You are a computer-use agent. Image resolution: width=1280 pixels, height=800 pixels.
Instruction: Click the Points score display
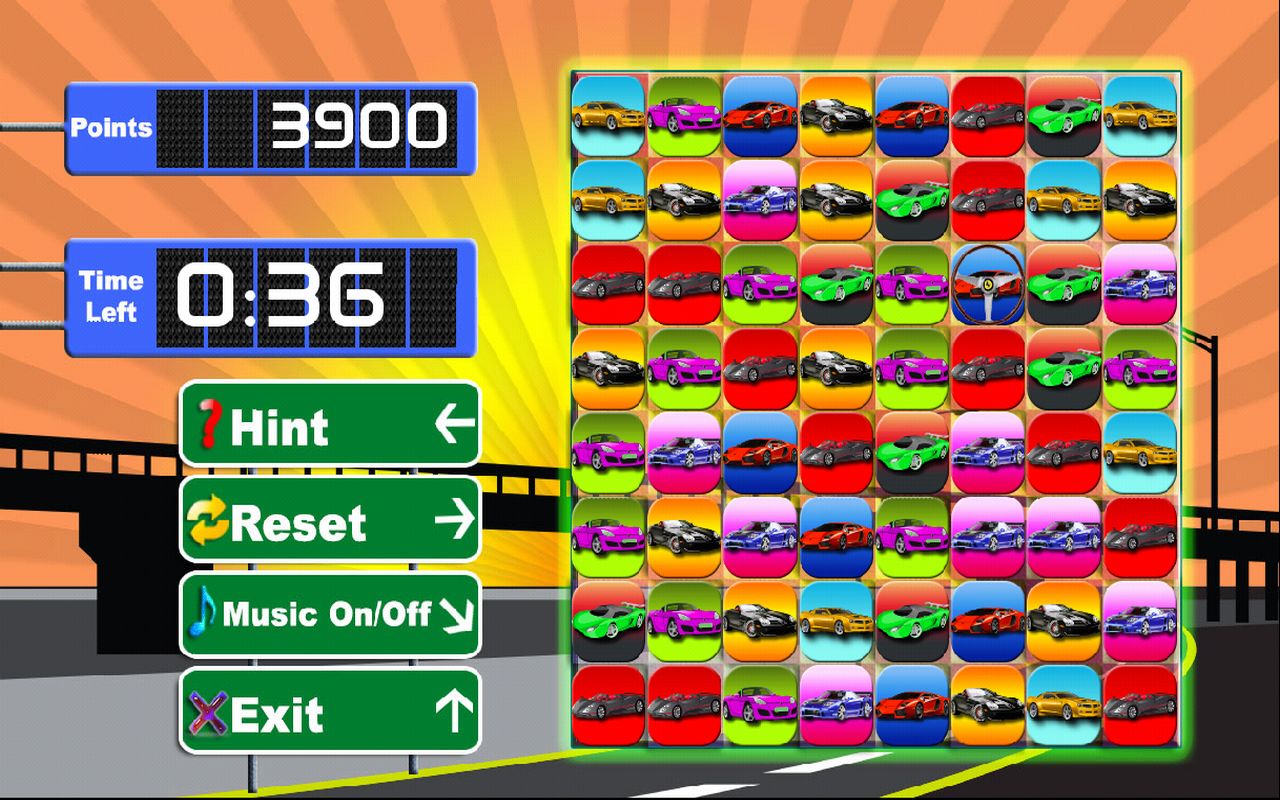pos(270,126)
